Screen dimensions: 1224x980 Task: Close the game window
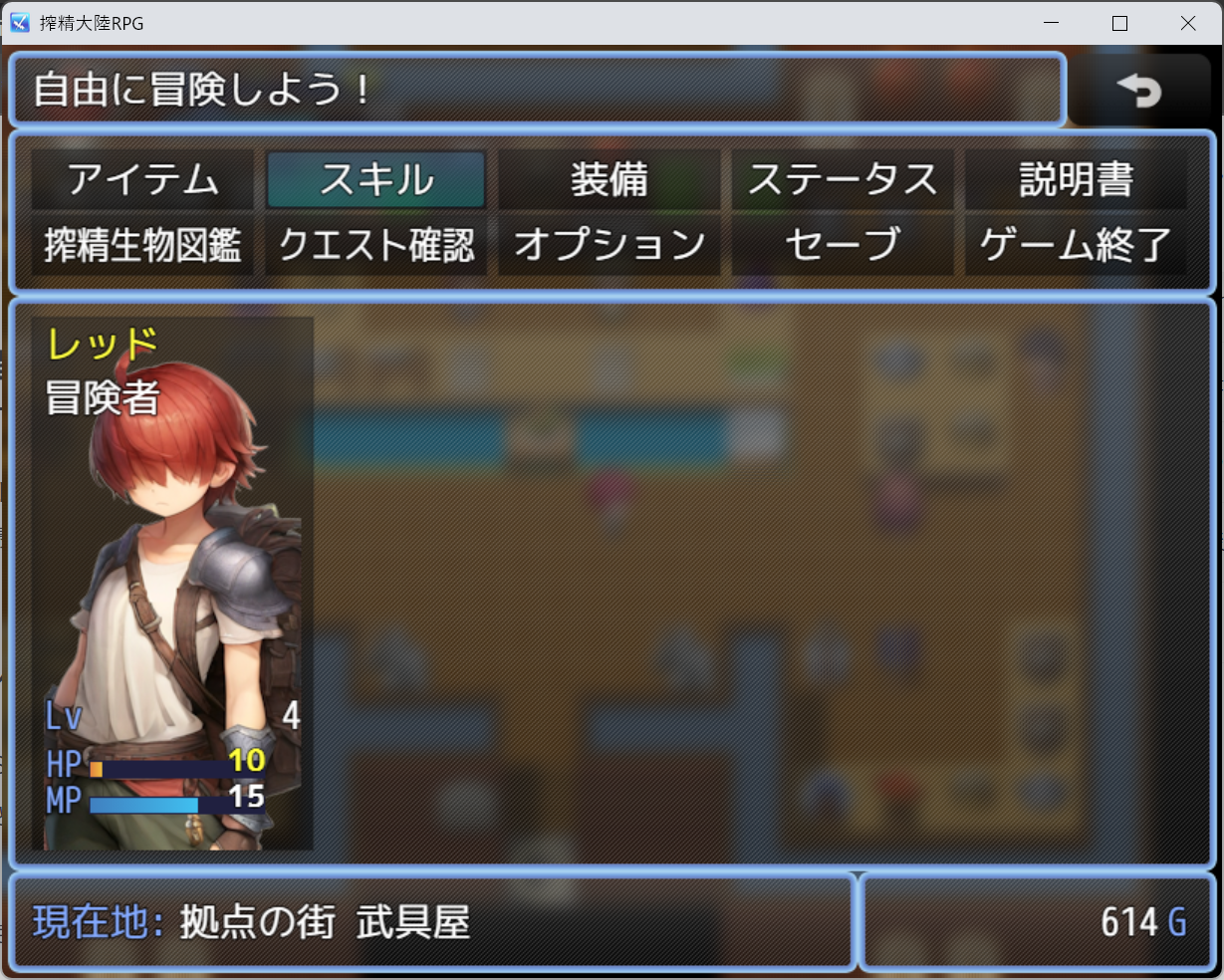point(1188,23)
